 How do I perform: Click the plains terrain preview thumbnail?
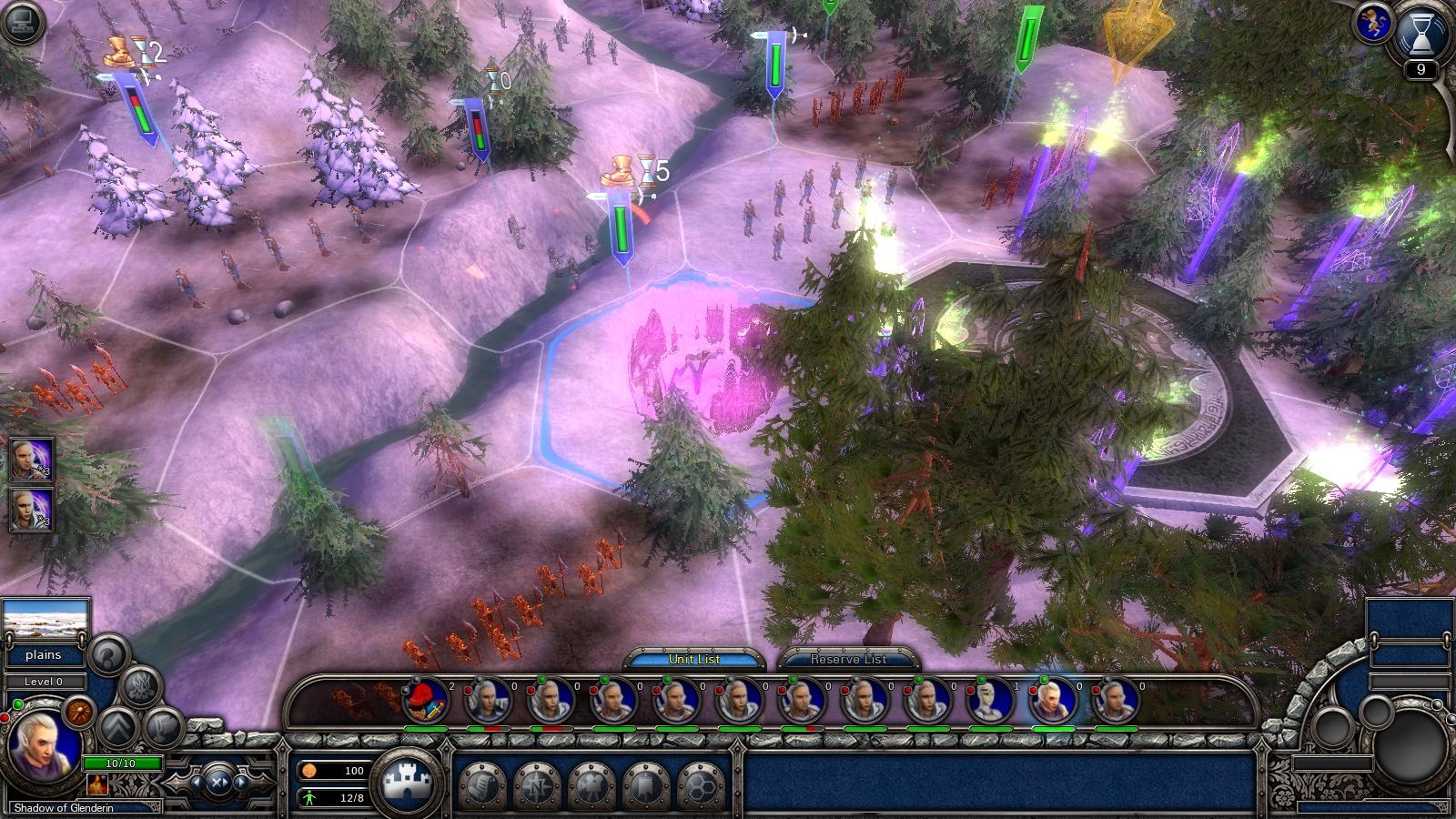[45, 622]
